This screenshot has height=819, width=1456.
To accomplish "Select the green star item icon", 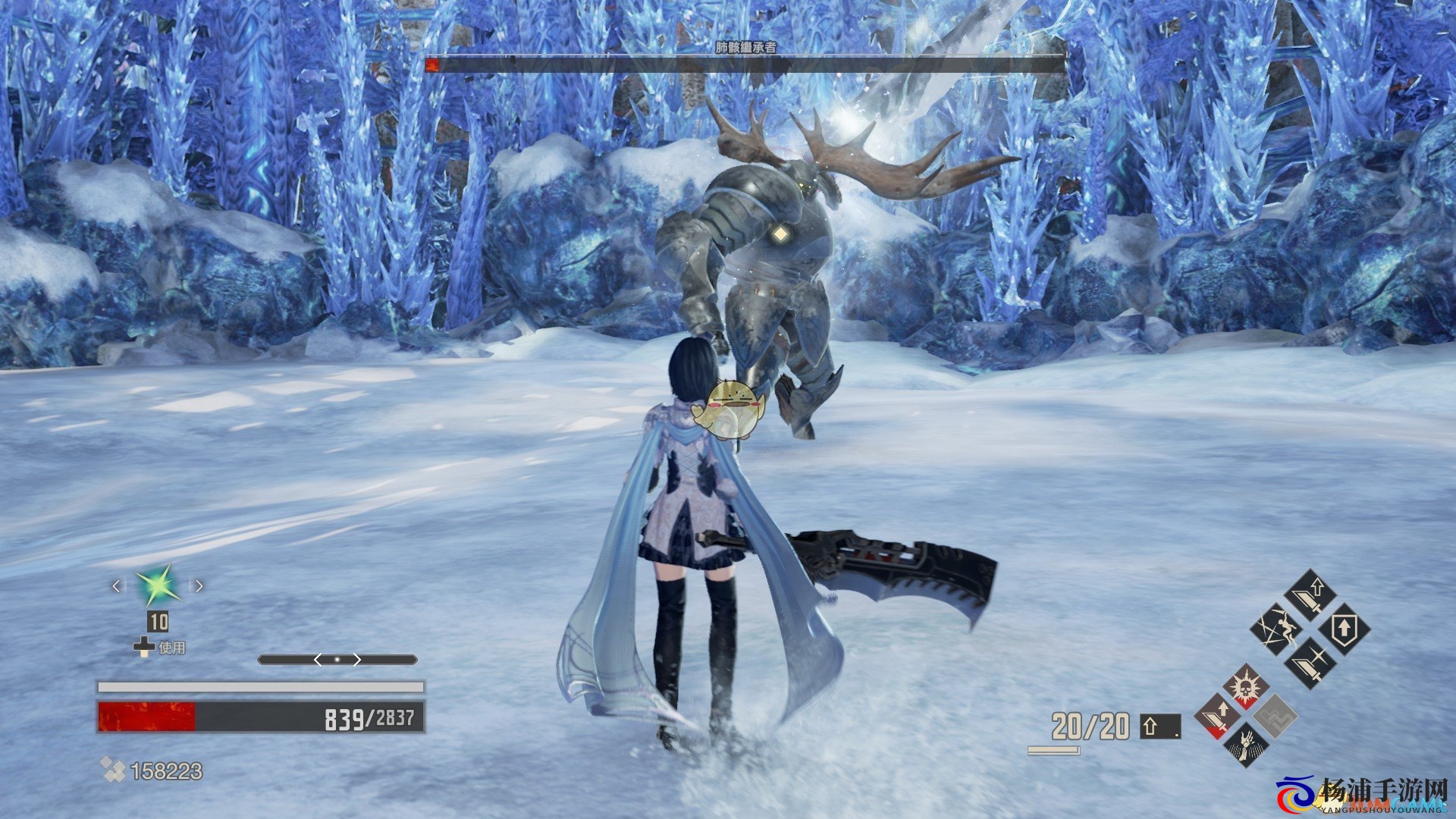I will 158,586.
